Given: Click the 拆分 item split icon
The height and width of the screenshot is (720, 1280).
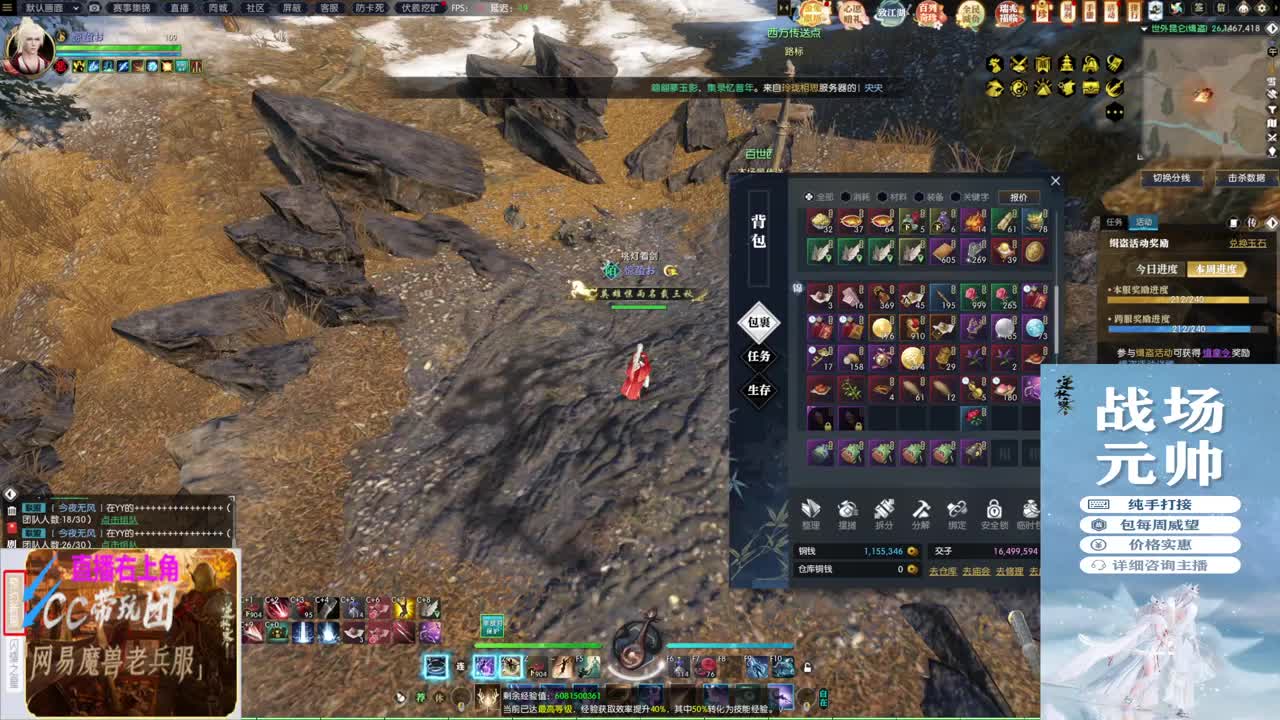Looking at the screenshot, I should [x=883, y=511].
